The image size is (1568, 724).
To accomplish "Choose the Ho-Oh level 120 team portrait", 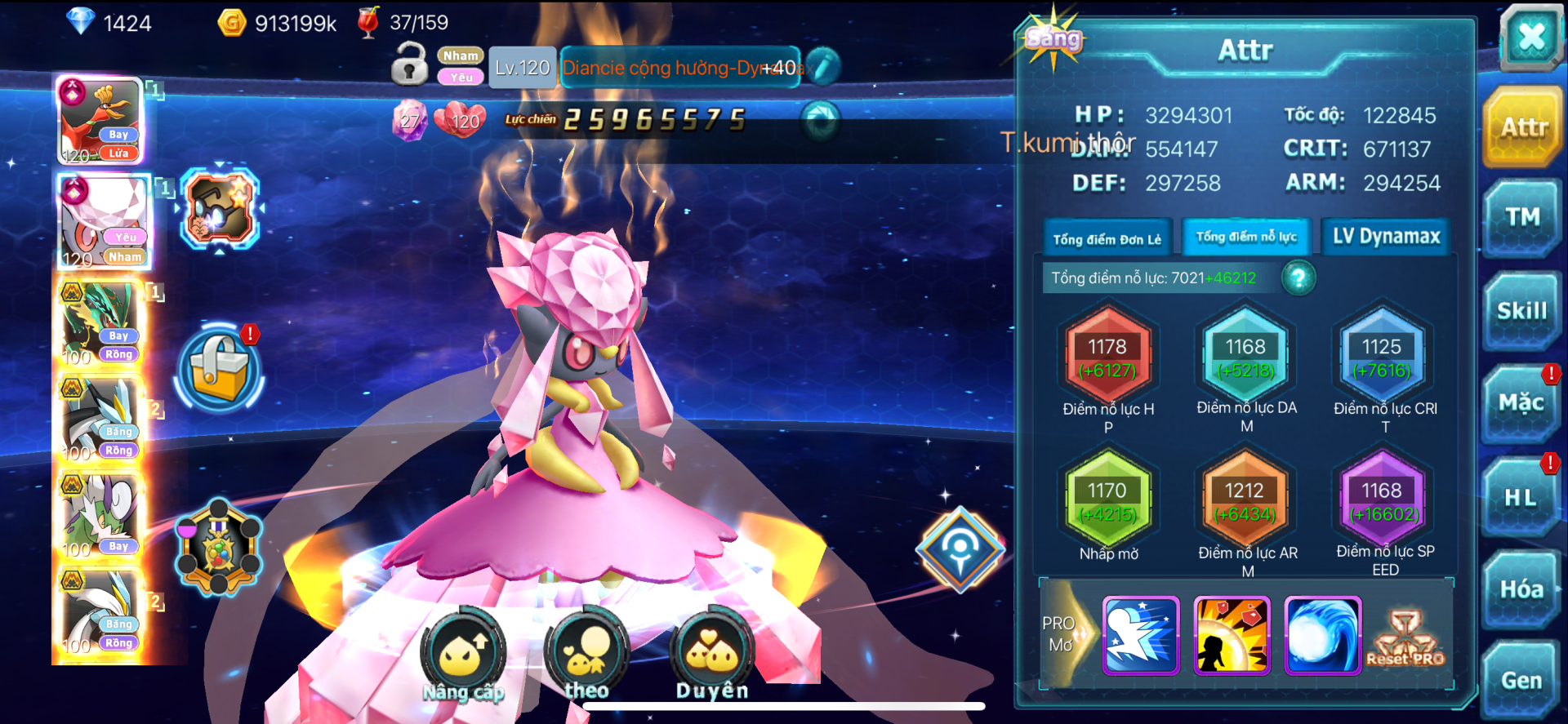I will [101, 121].
